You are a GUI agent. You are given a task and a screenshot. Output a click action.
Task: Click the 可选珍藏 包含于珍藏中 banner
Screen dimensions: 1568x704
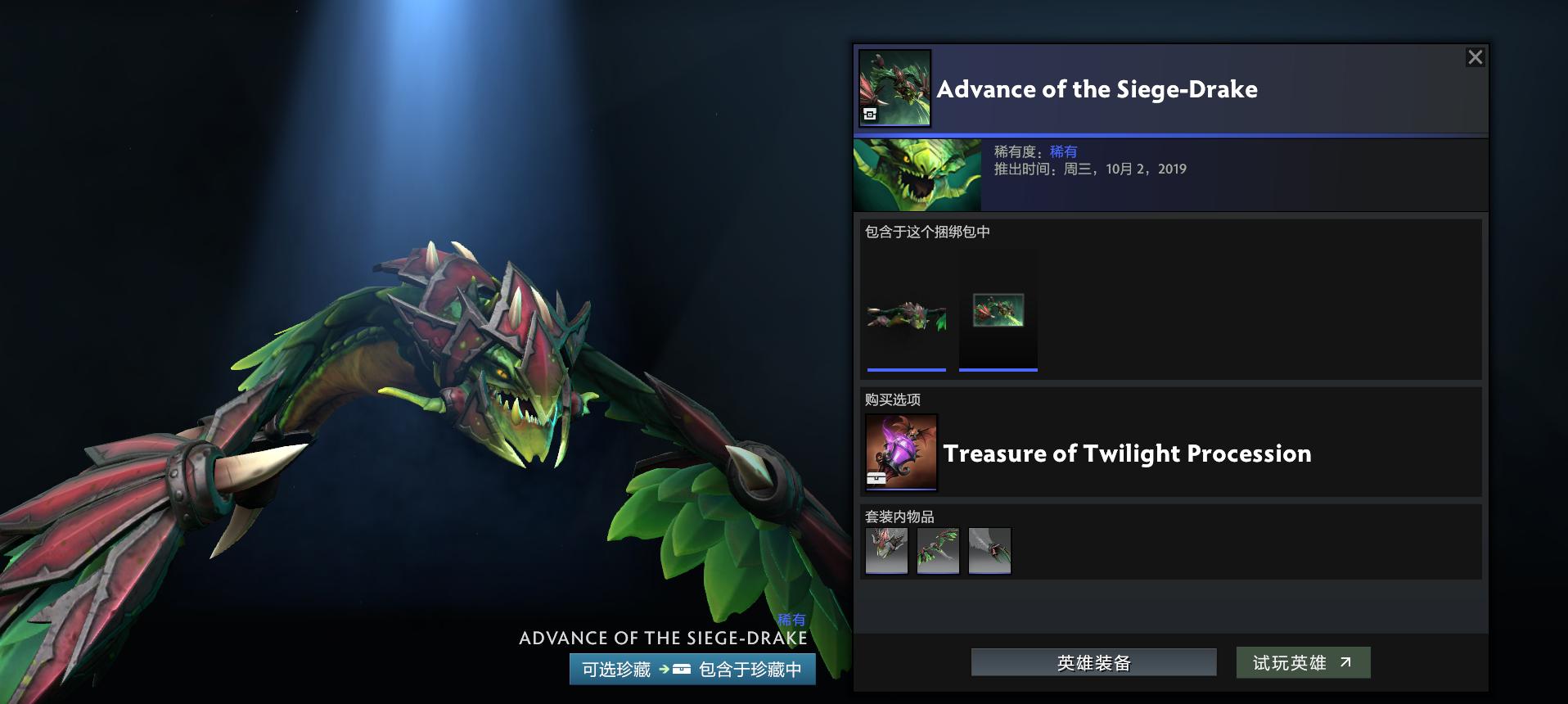click(692, 670)
